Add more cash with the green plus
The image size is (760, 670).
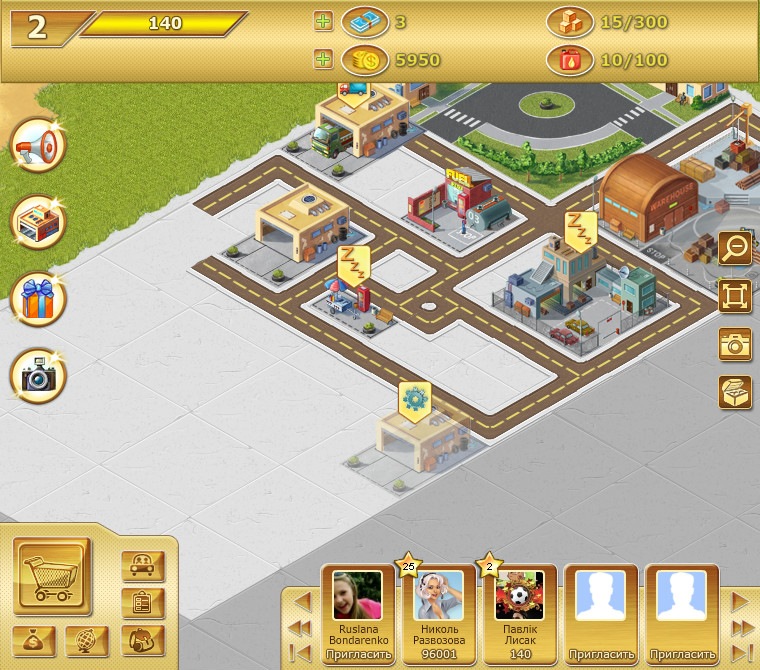tap(323, 21)
